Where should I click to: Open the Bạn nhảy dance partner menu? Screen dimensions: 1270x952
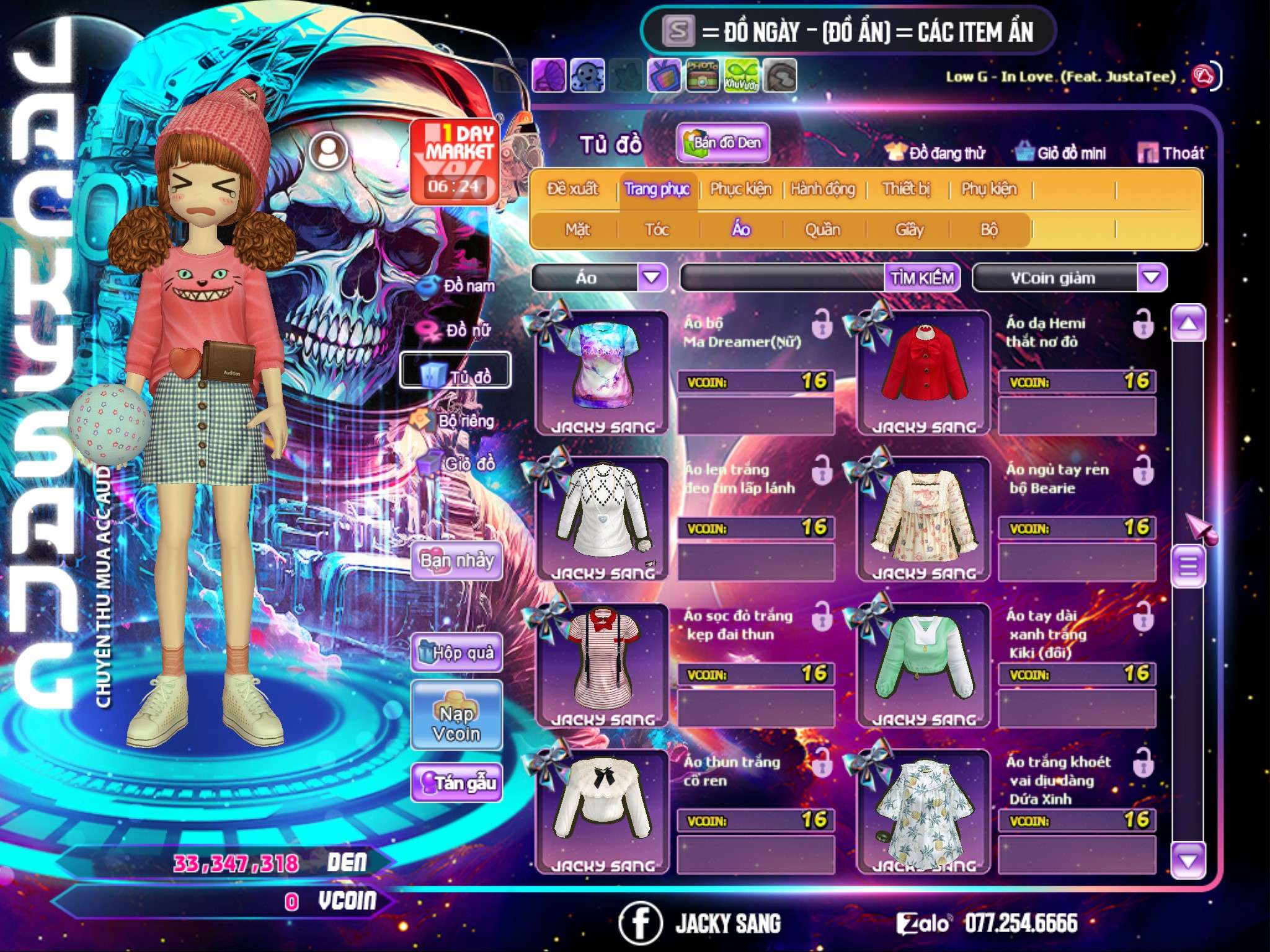(457, 561)
